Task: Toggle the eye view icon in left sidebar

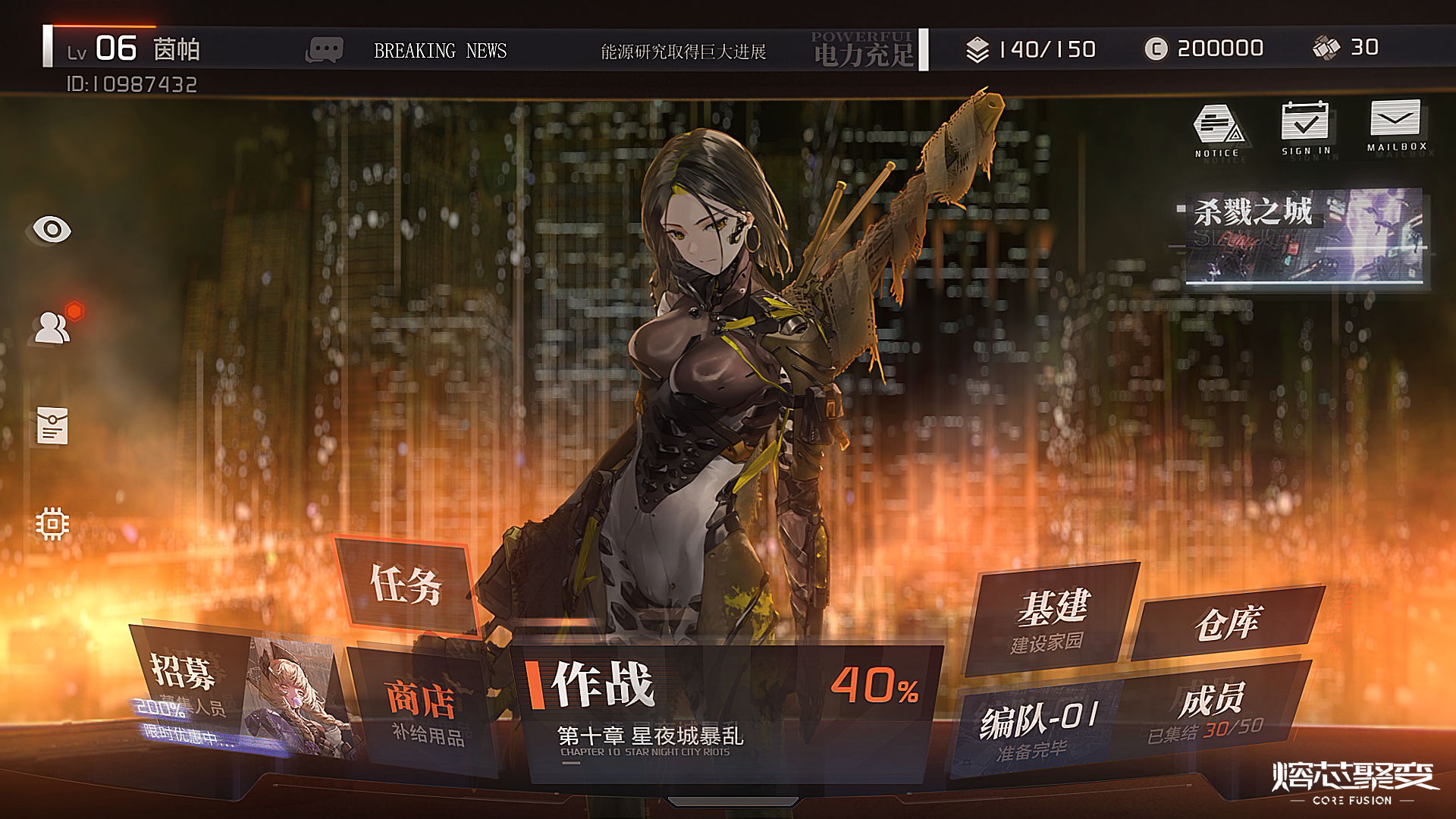Action: [52, 230]
